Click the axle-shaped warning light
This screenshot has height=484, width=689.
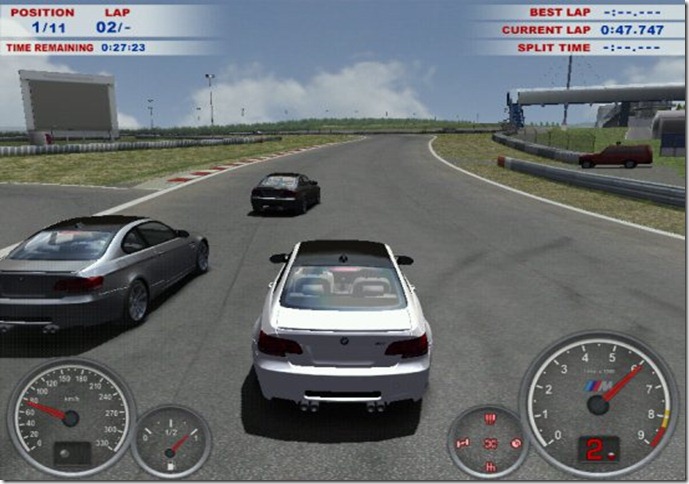pos(463,442)
